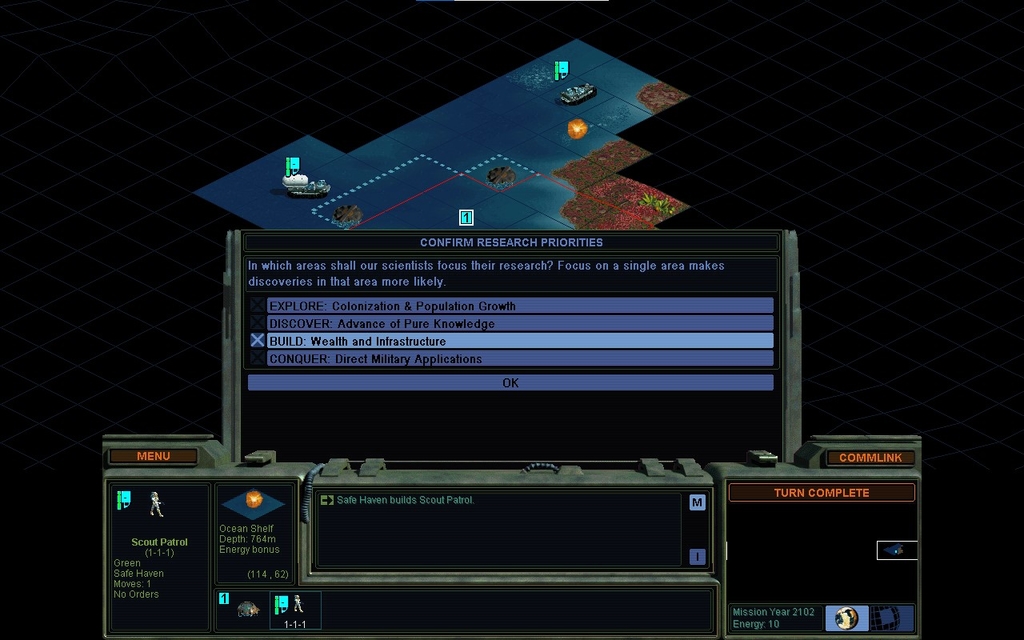
Task: Toggle BUILD: Wealth and Infrastructure priority
Action: pos(510,341)
